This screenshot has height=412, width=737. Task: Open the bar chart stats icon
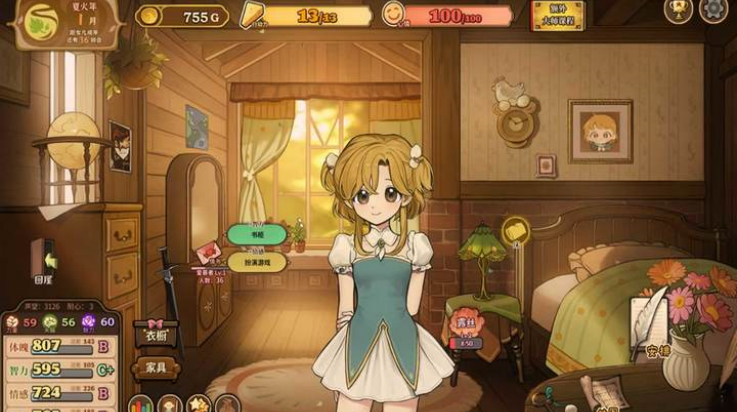click(x=141, y=405)
